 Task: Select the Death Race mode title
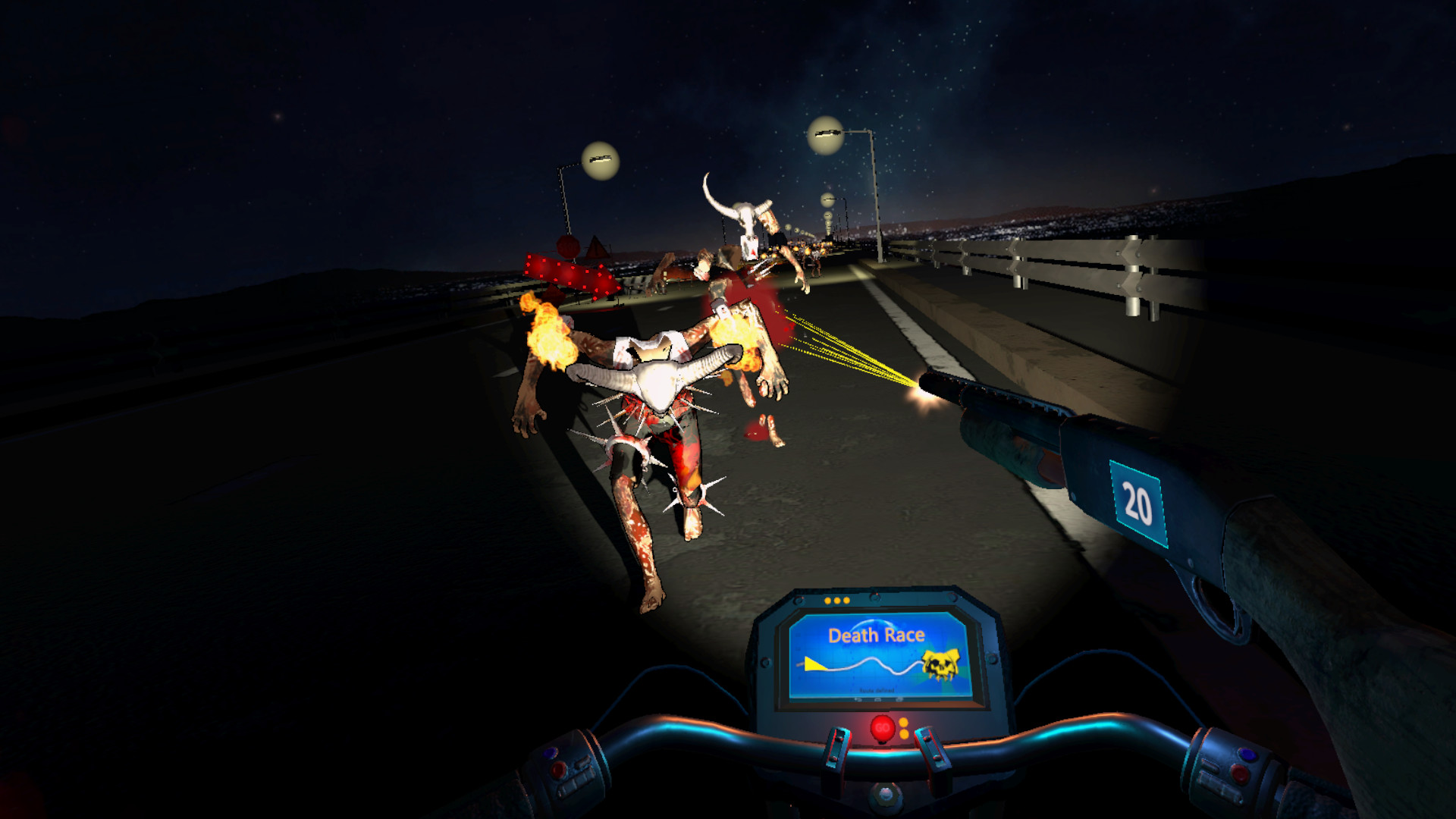(x=876, y=635)
